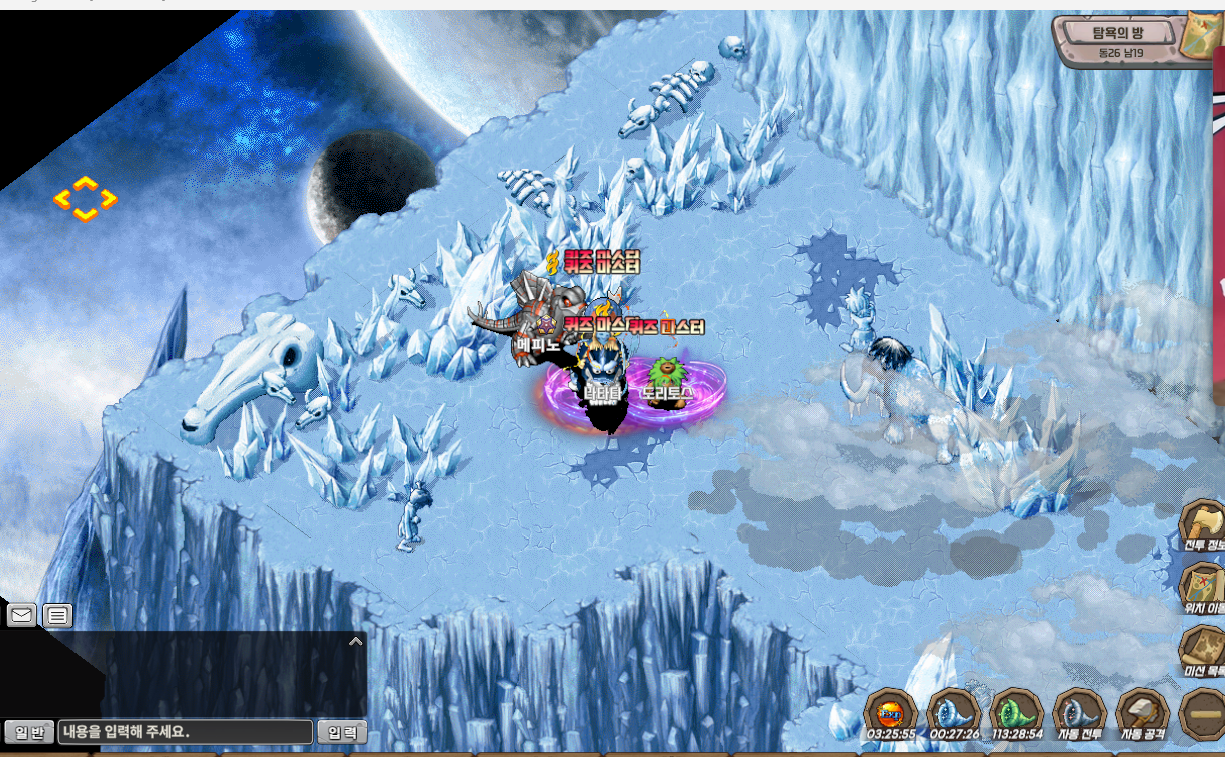This screenshot has height=757, width=1225.
Task: Open the world map beside the room name
Action: coord(1200,38)
